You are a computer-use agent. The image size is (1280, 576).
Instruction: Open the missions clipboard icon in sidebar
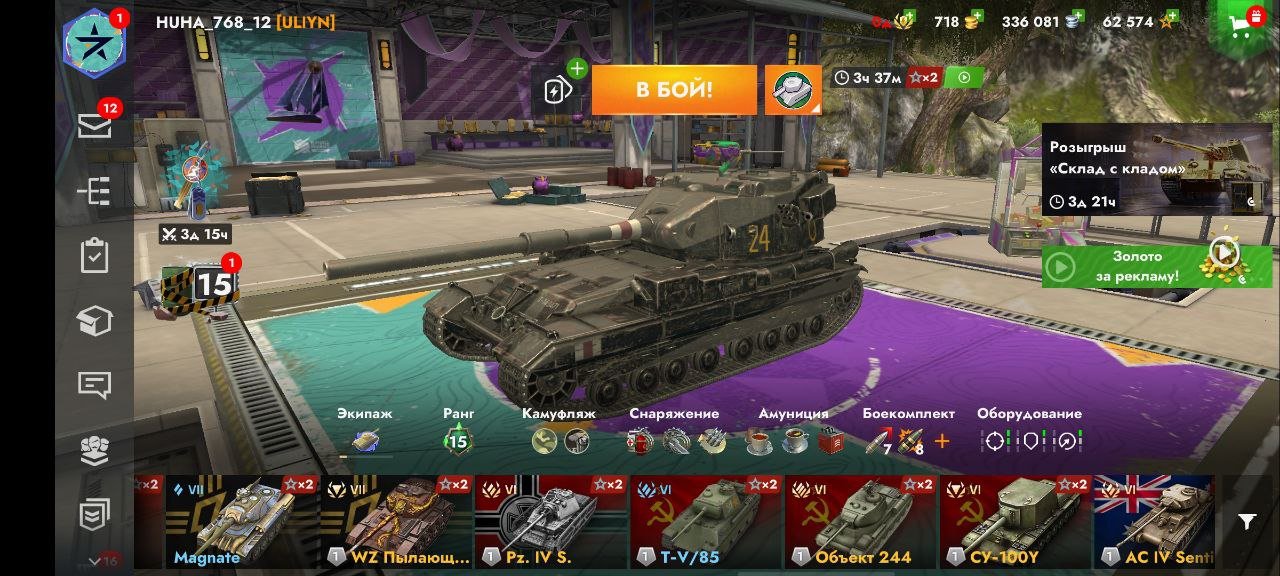[94, 255]
